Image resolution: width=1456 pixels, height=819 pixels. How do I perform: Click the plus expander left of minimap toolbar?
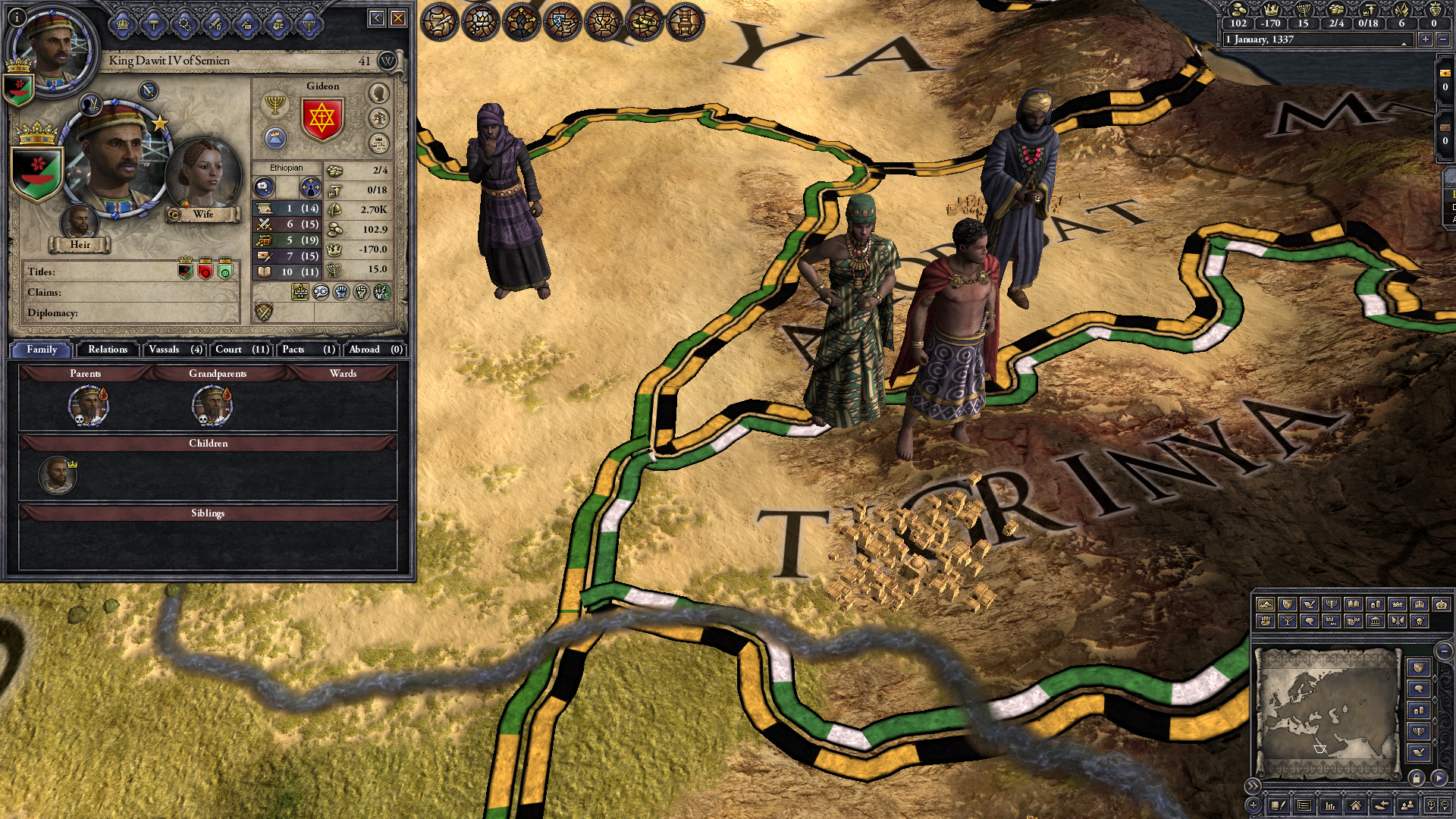click(x=1253, y=805)
